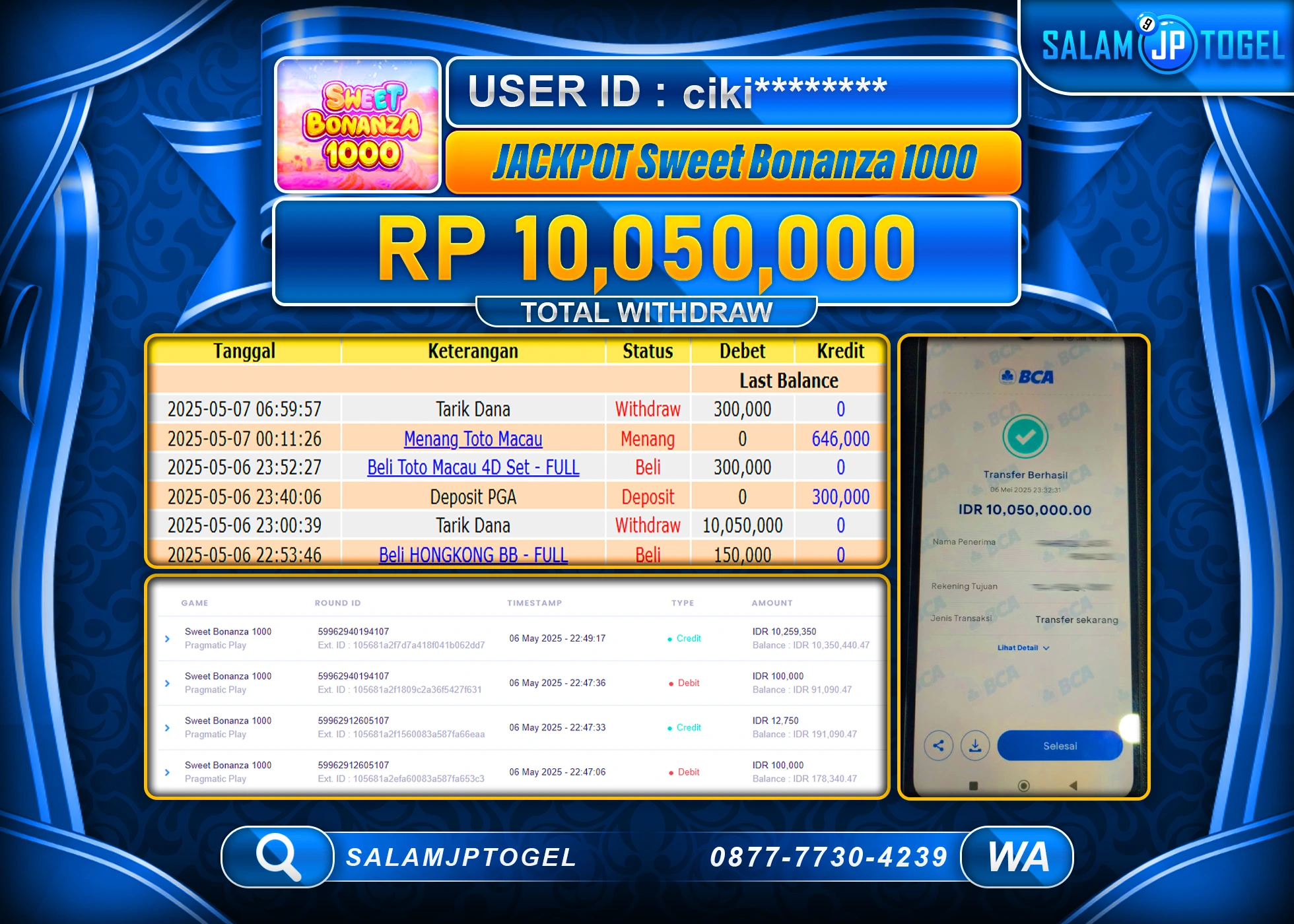Expand the 22:47:06 debit game row
Screen dimensions: 1294x924
(x=167, y=772)
